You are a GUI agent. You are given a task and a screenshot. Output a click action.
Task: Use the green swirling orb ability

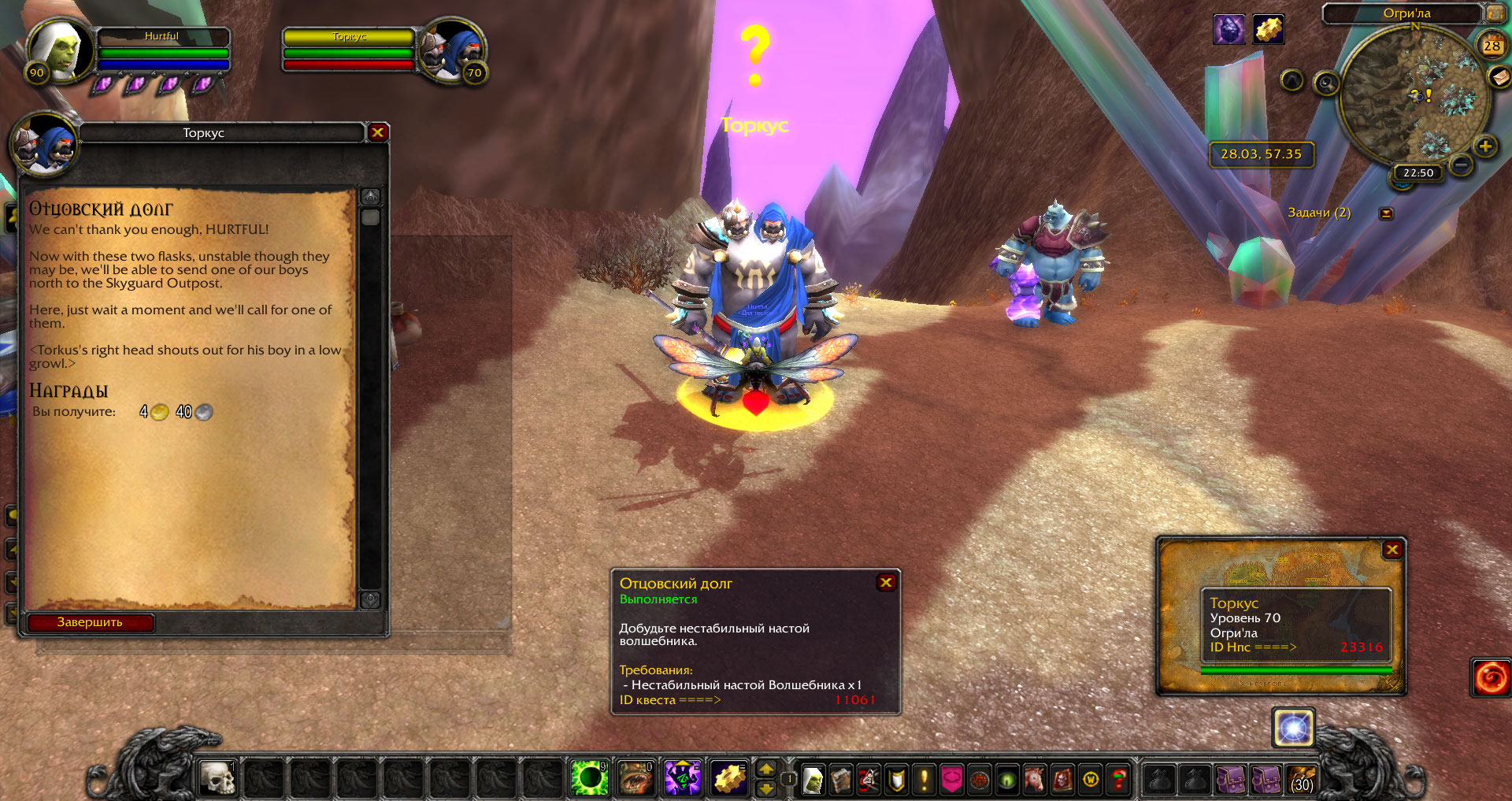click(588, 779)
